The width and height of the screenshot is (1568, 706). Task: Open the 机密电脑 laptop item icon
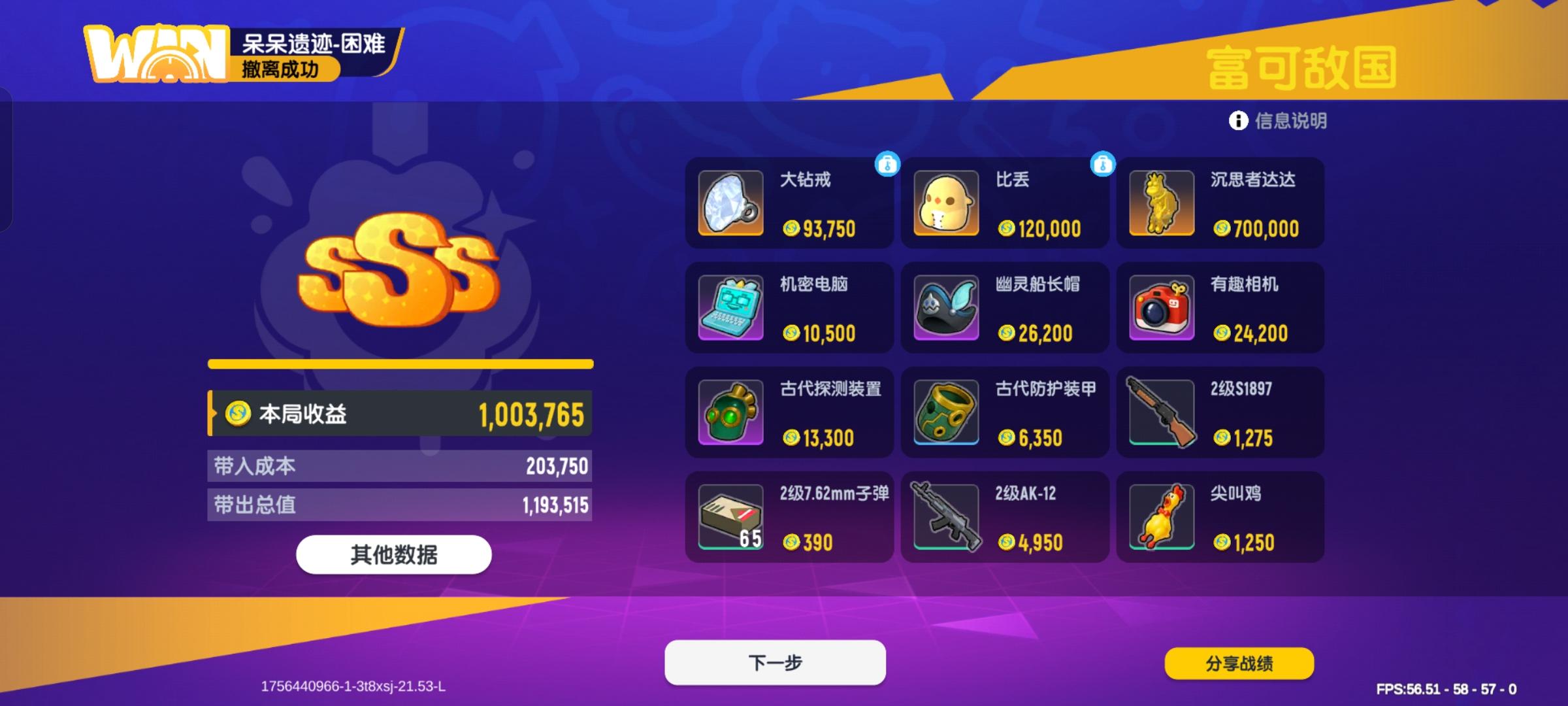(x=730, y=309)
